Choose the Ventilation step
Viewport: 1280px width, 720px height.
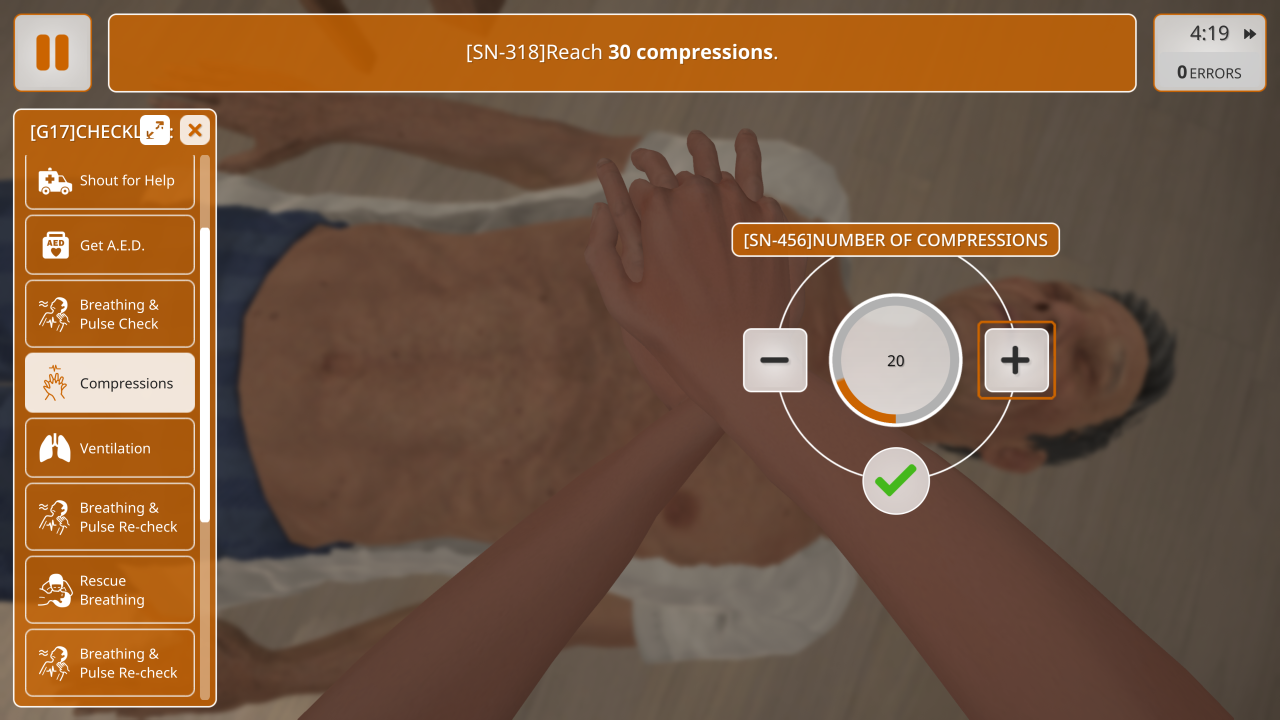click(110, 448)
